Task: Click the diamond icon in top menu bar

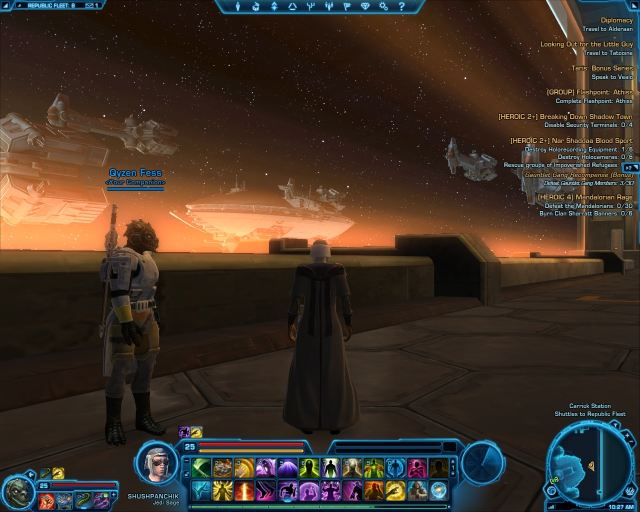Action: 363,7
